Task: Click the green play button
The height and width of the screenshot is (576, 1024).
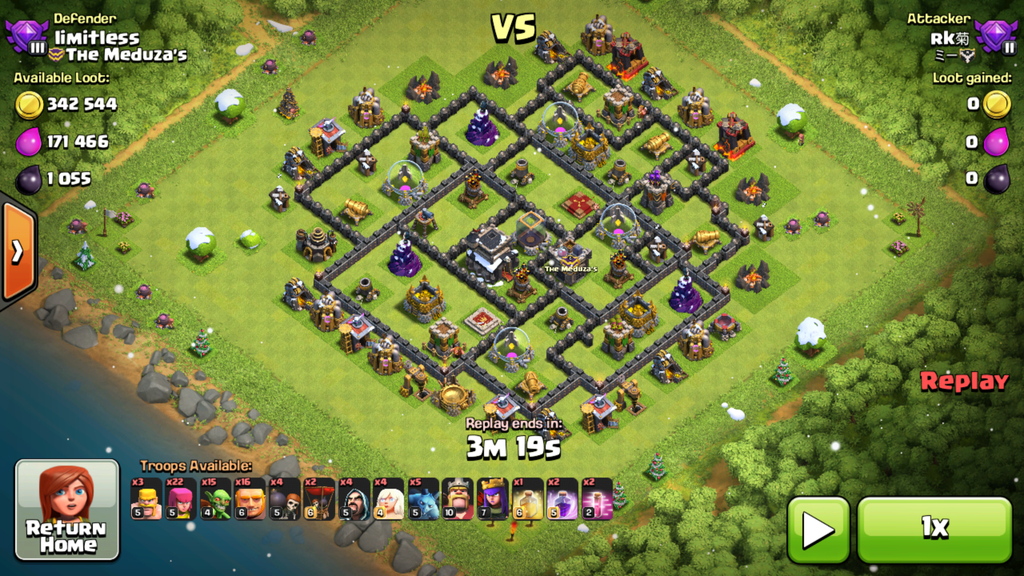Action: tap(818, 529)
